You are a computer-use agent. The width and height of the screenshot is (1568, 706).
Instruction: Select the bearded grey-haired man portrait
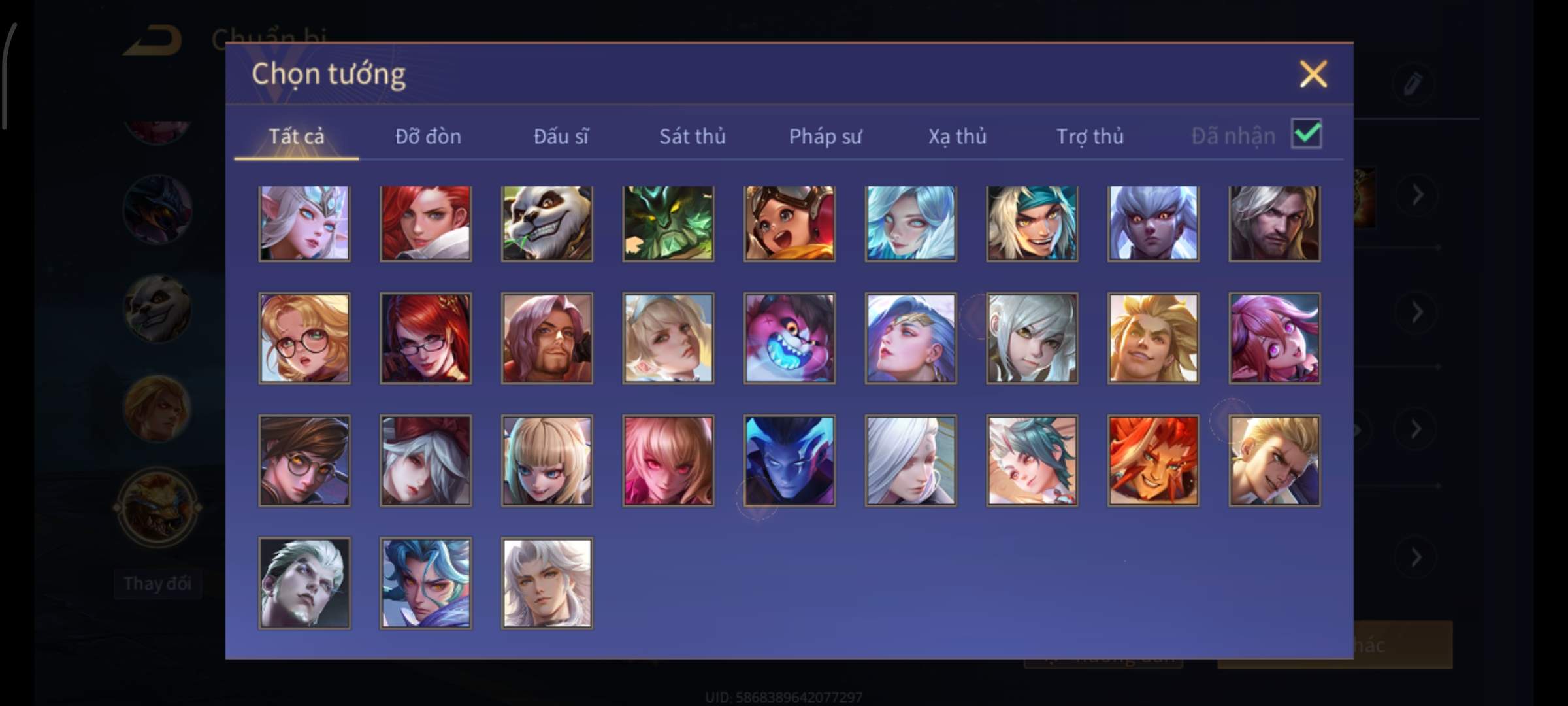click(1274, 224)
